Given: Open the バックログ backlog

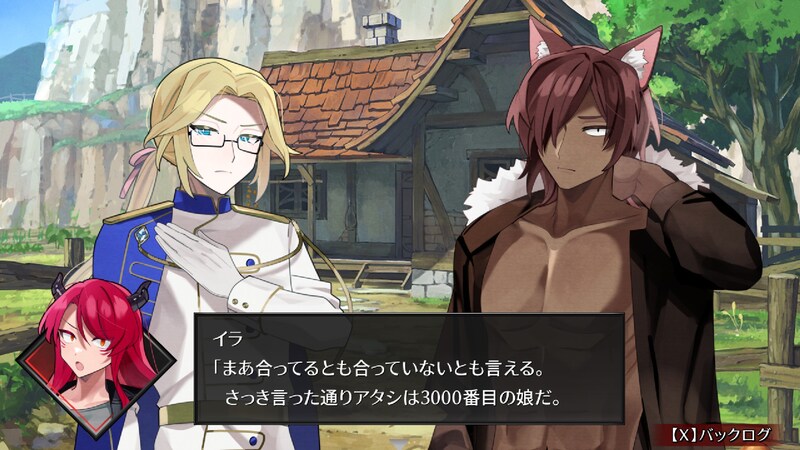Looking at the screenshot, I should tap(720, 435).
